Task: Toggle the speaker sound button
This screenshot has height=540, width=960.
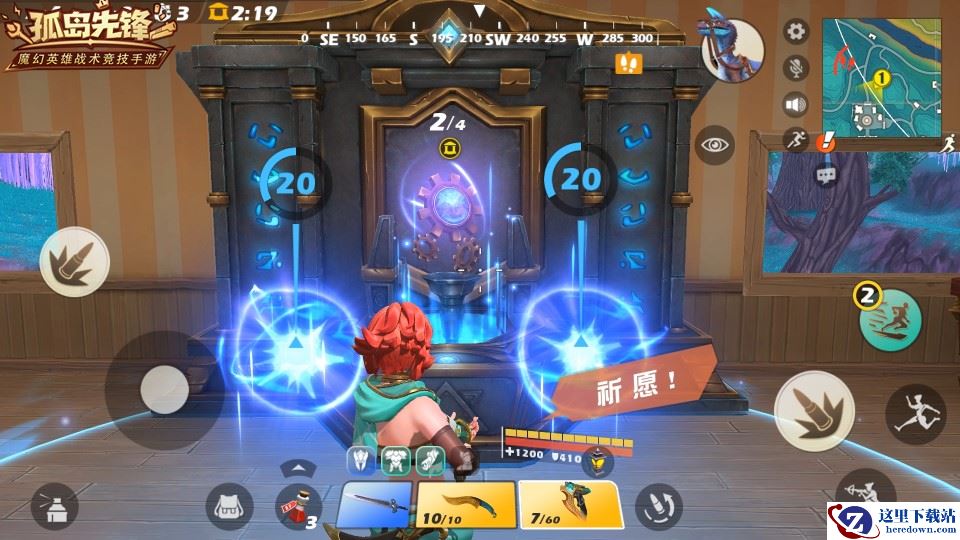Action: (796, 104)
